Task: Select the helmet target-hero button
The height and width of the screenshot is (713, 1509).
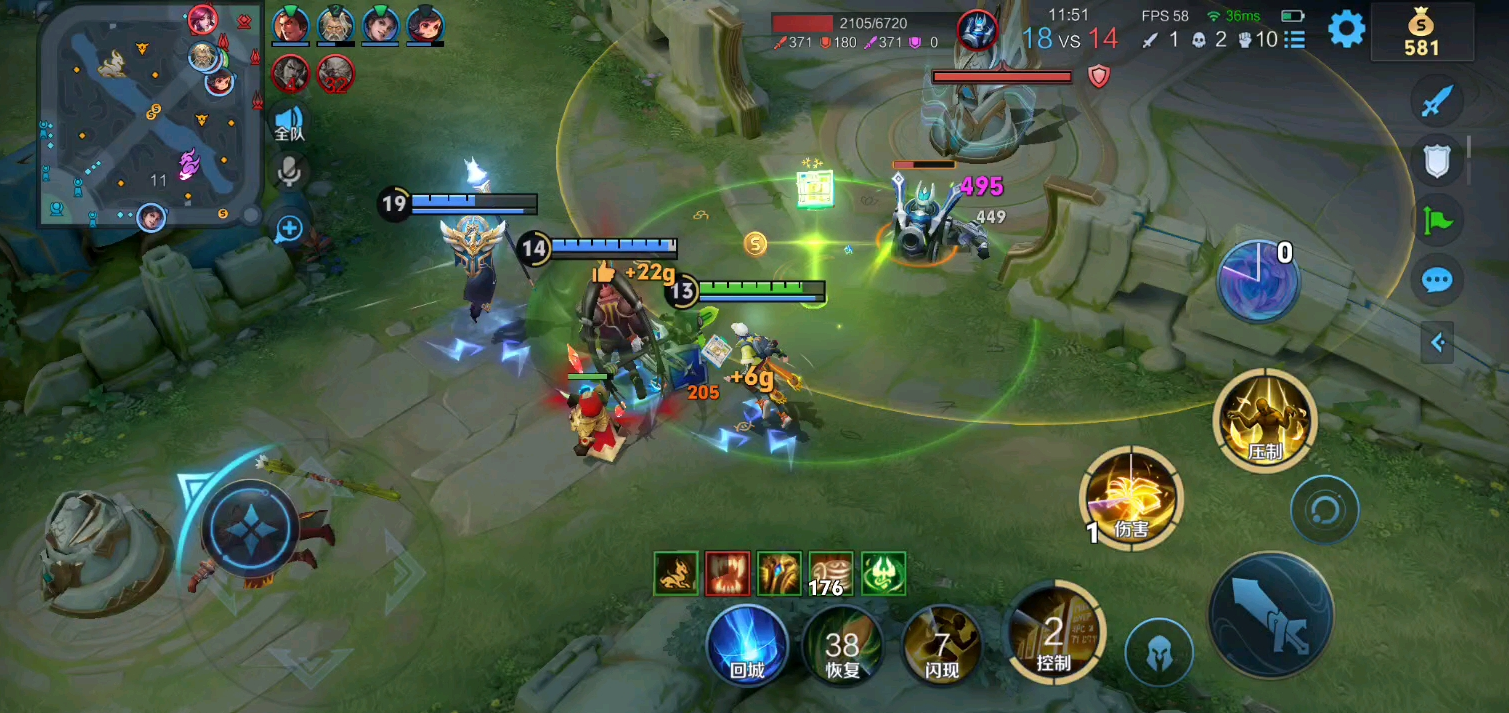Action: (1159, 653)
